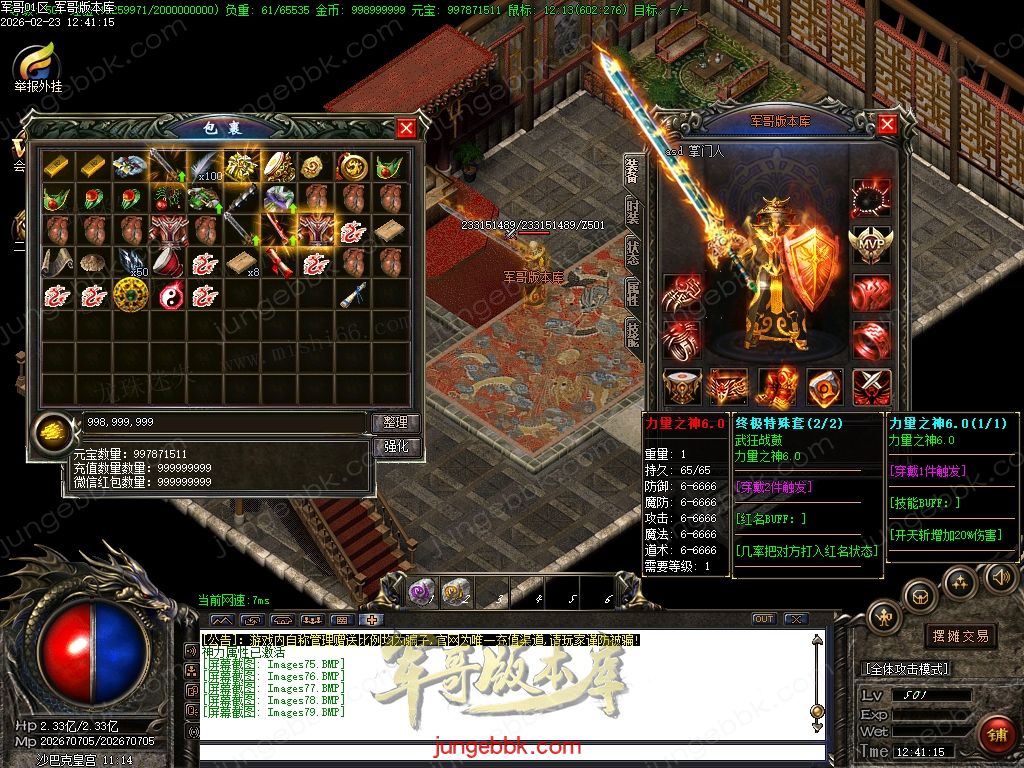Click the 整理 sort button

395,423
